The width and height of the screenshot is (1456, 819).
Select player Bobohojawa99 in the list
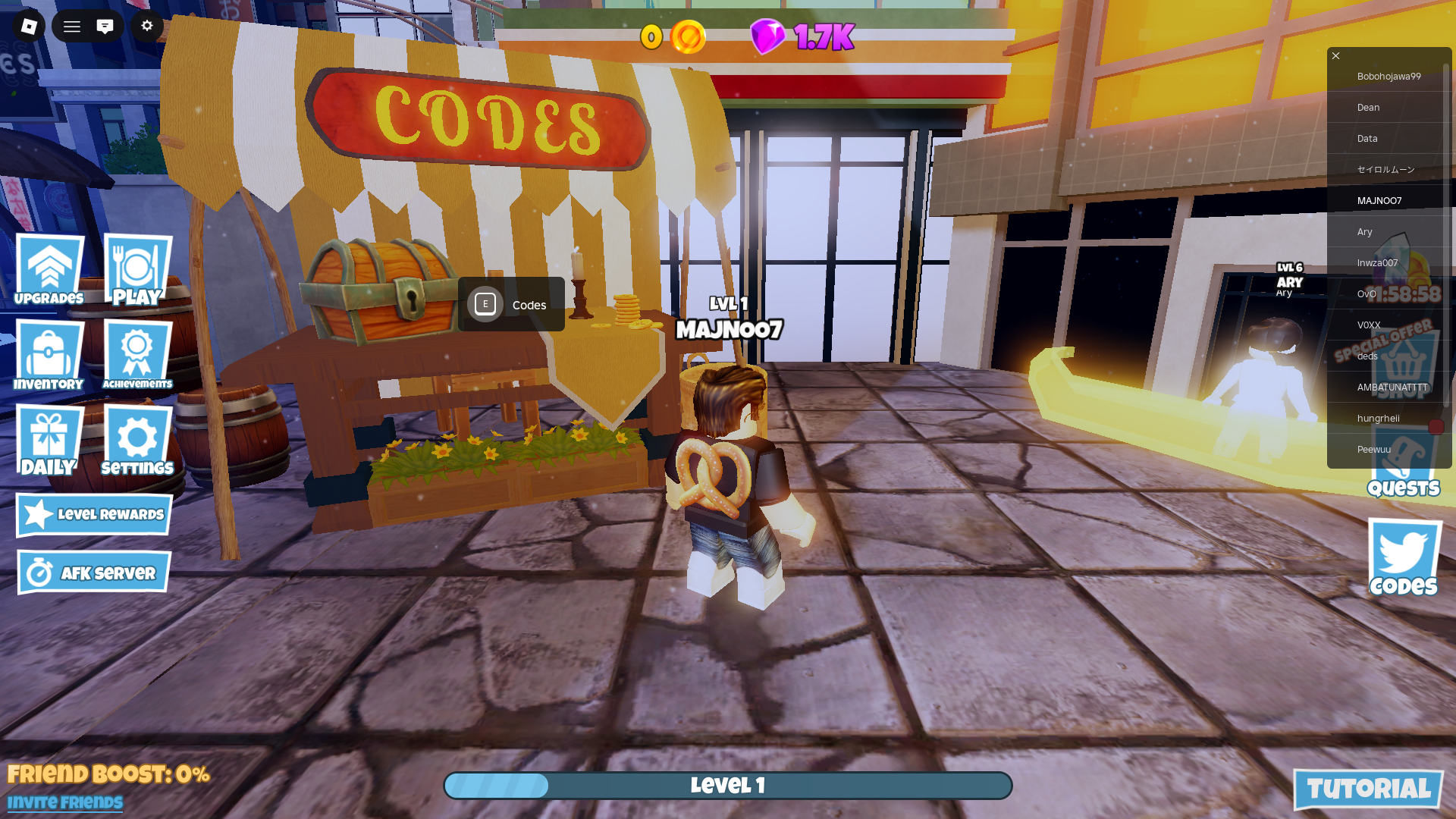pos(1389,77)
